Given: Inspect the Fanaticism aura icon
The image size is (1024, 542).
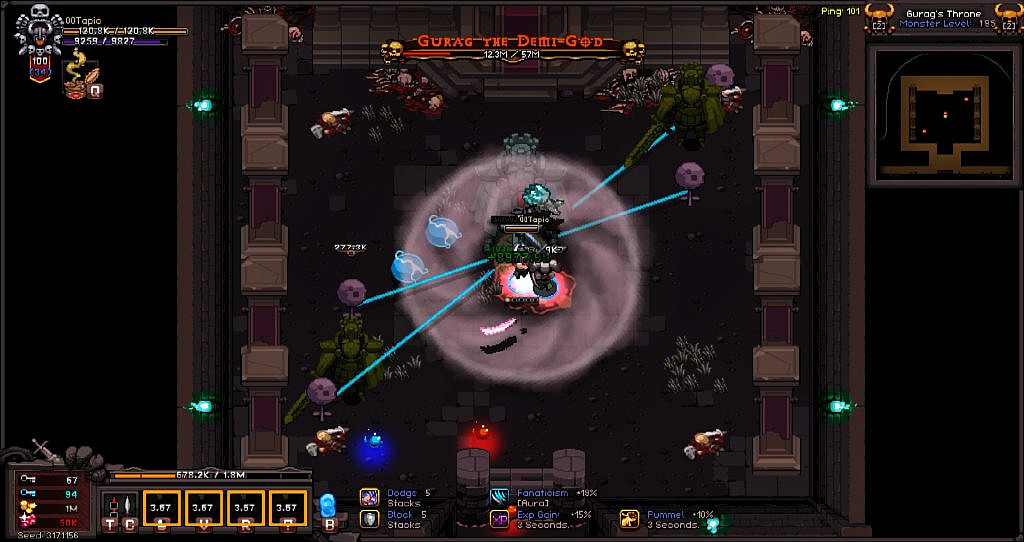Looking at the screenshot, I should click(x=499, y=497).
